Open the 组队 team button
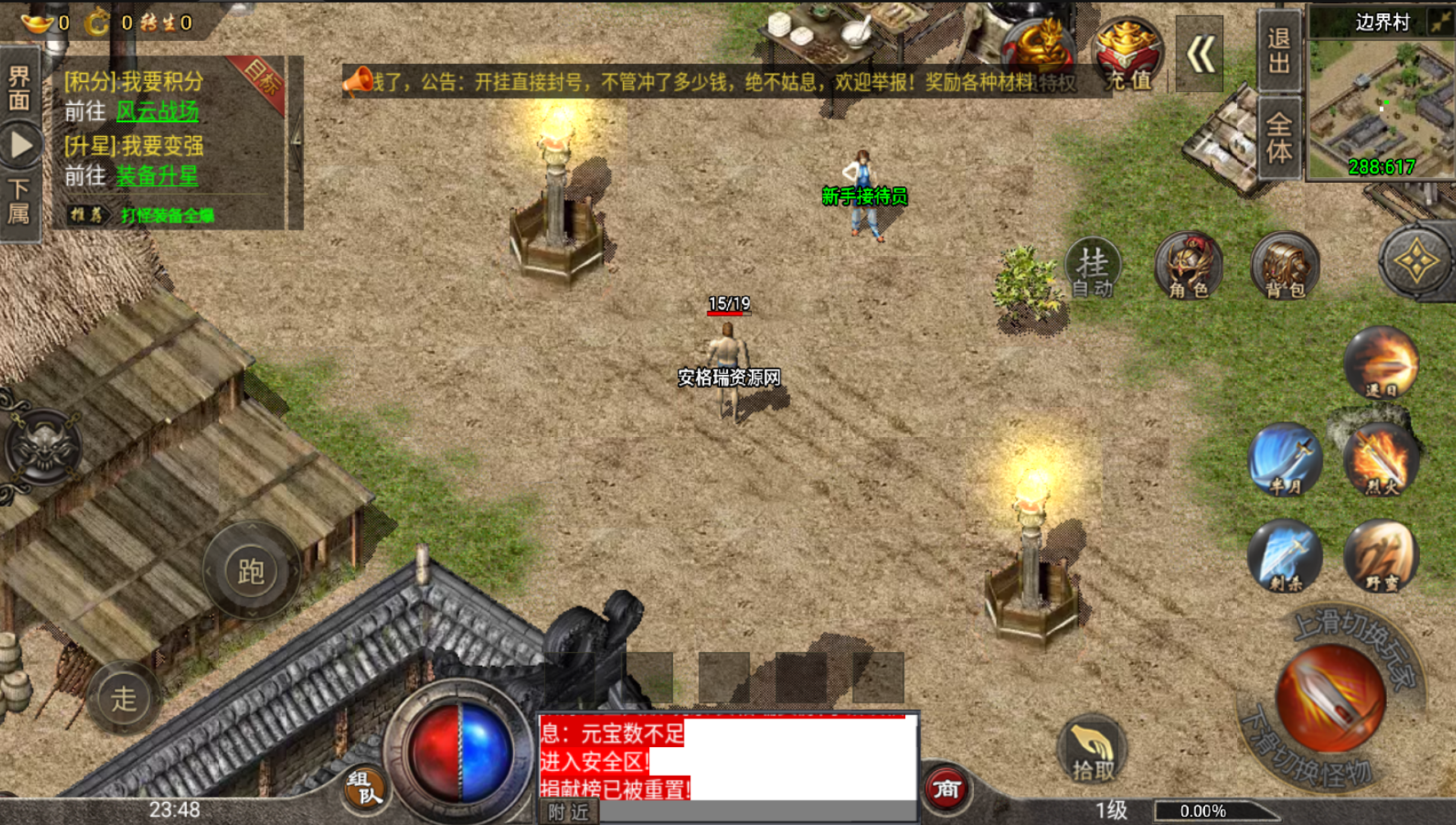 [x=365, y=787]
